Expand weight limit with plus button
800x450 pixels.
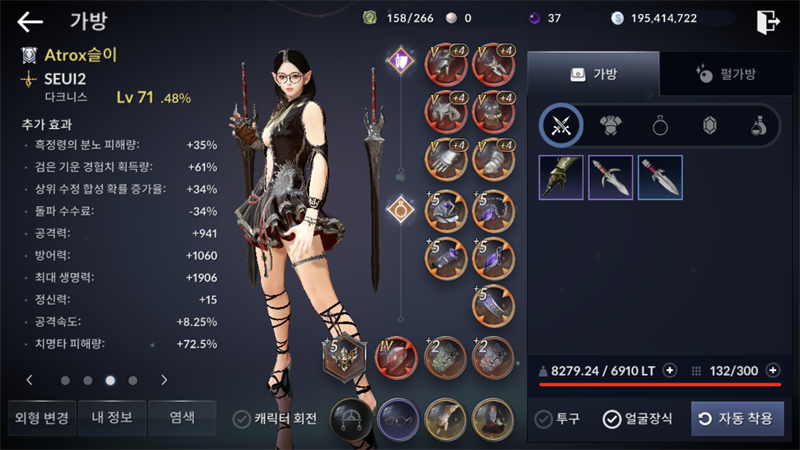click(x=670, y=370)
